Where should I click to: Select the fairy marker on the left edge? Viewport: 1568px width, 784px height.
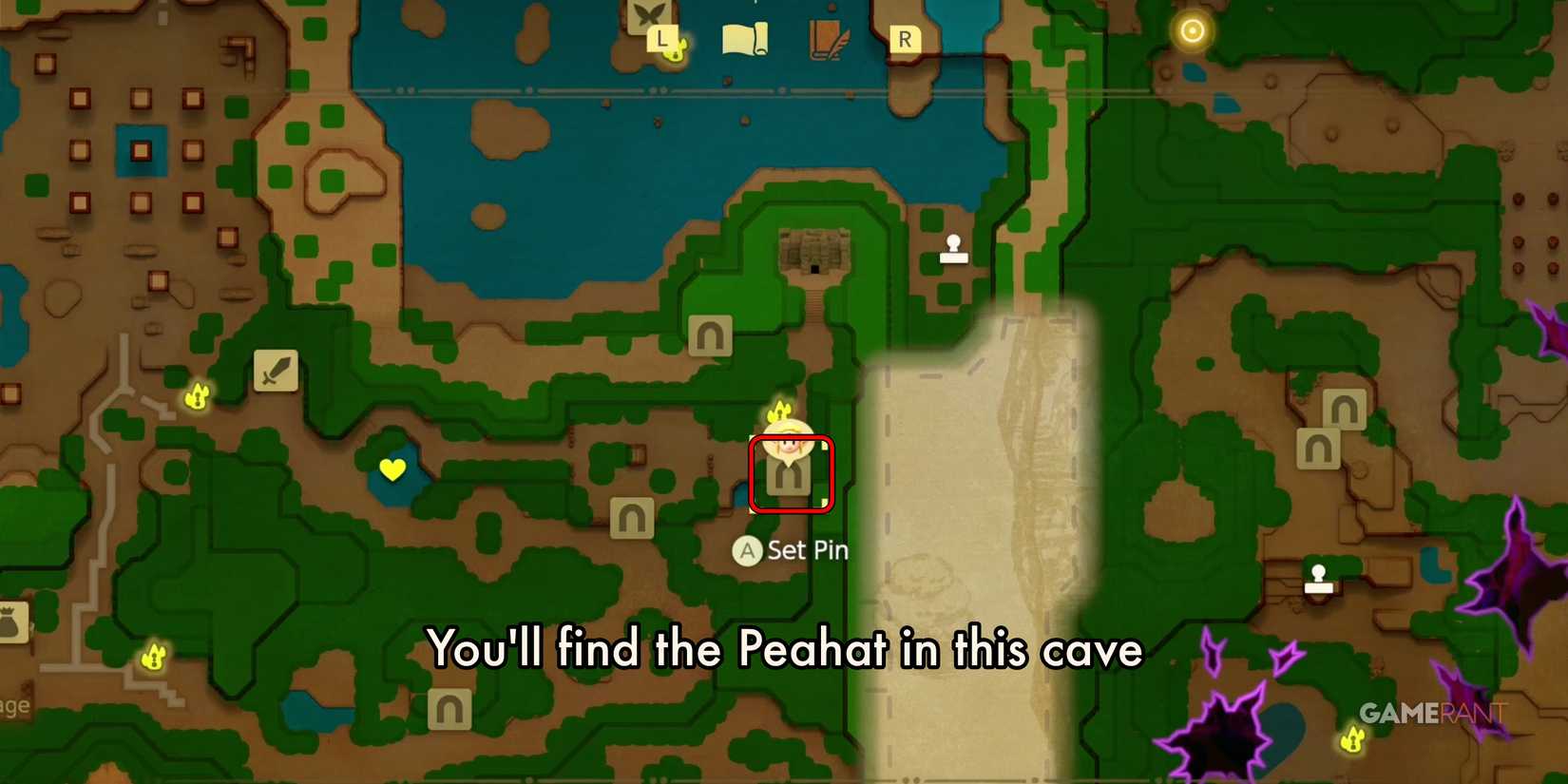pos(152,656)
